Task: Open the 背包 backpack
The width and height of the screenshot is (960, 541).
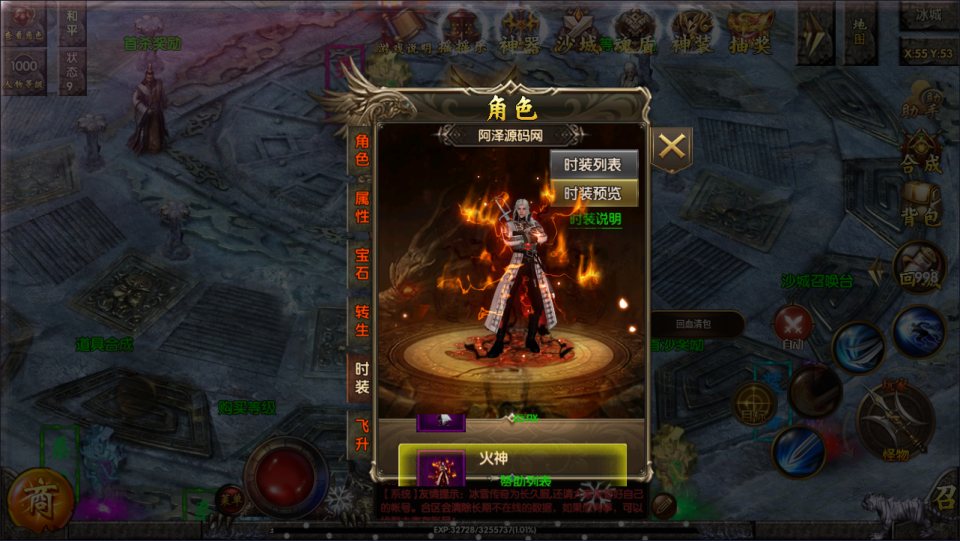Action: (x=920, y=203)
